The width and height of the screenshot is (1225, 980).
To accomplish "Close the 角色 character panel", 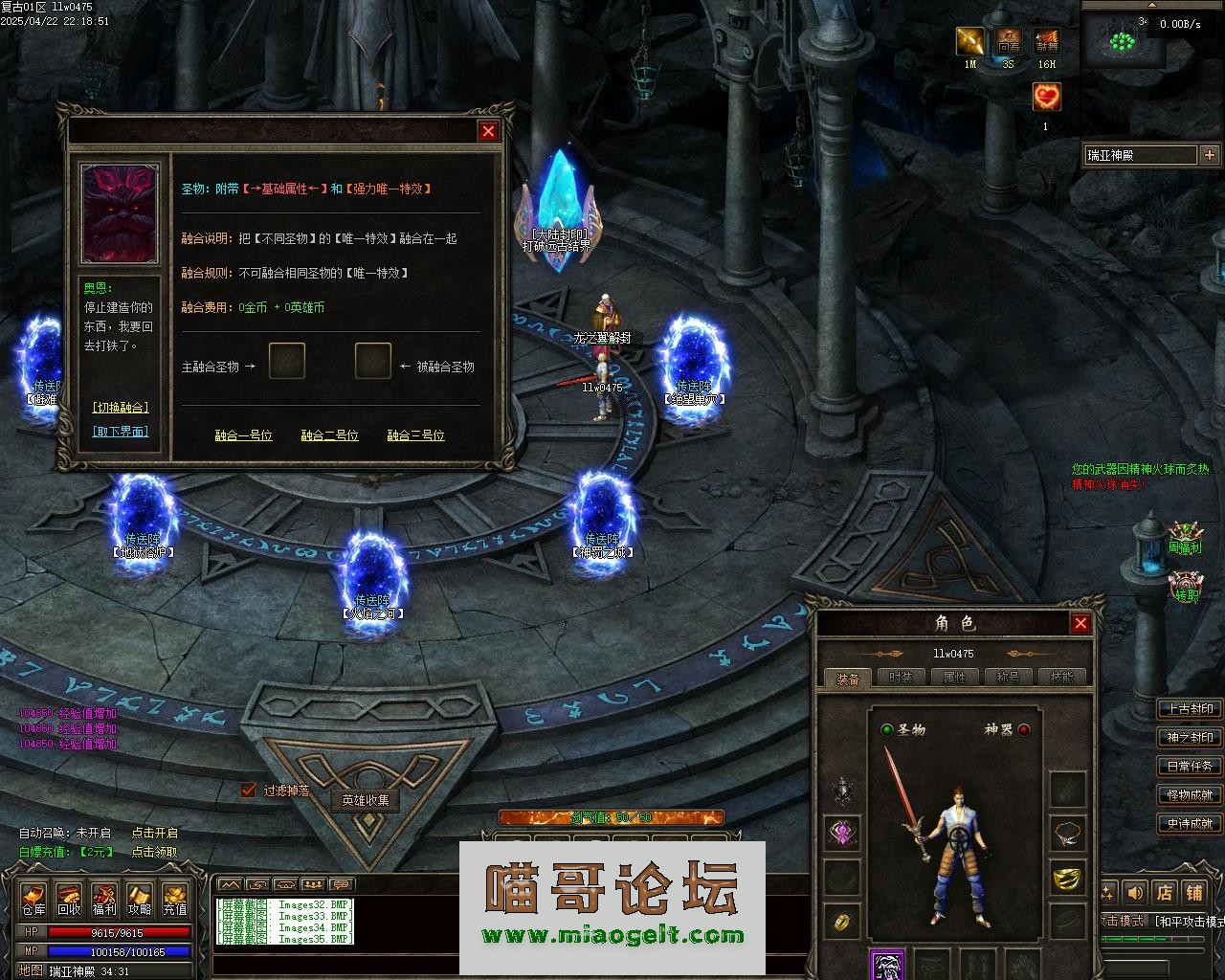I will [1080, 624].
